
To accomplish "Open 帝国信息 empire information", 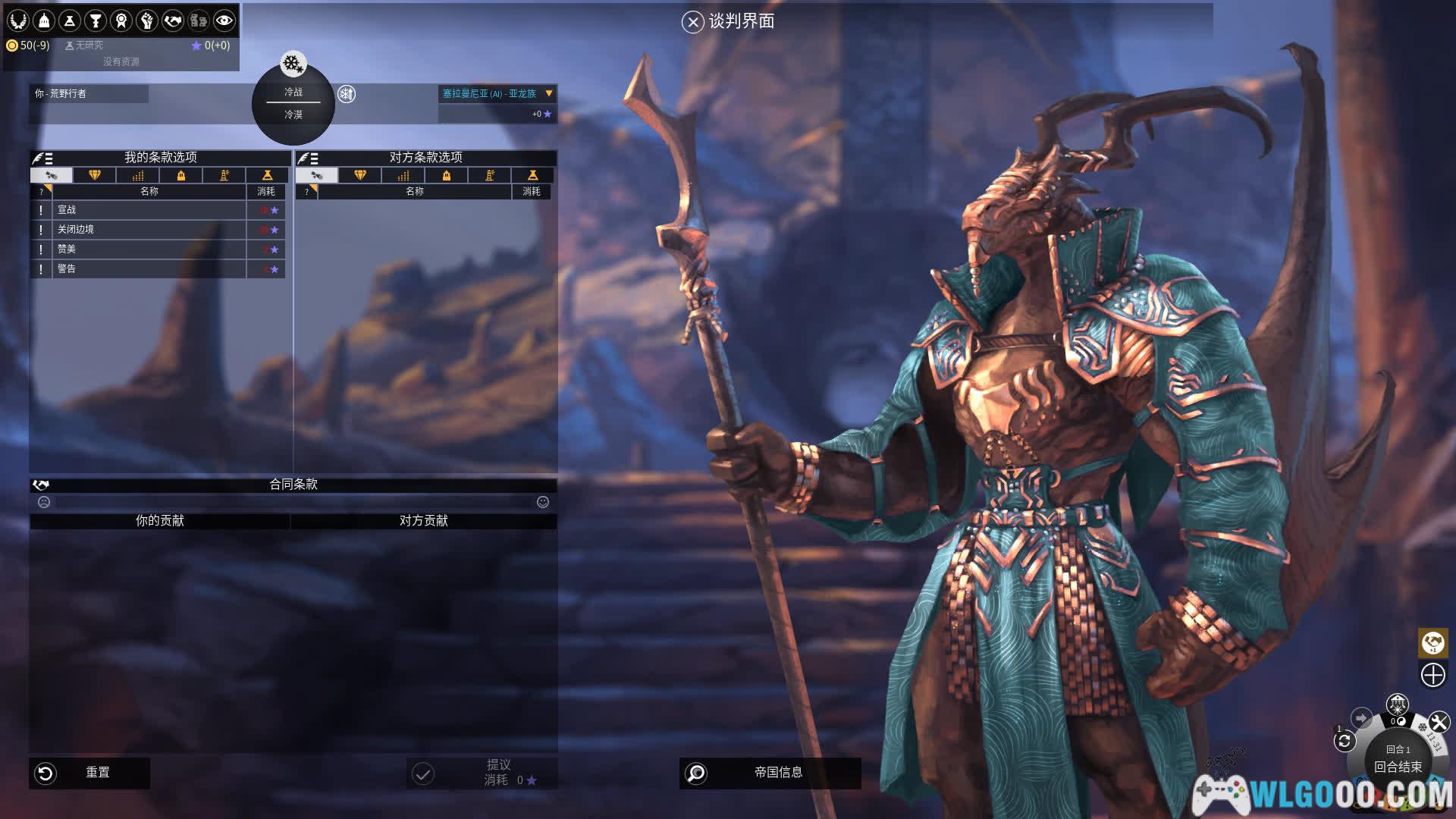I will coord(770,773).
